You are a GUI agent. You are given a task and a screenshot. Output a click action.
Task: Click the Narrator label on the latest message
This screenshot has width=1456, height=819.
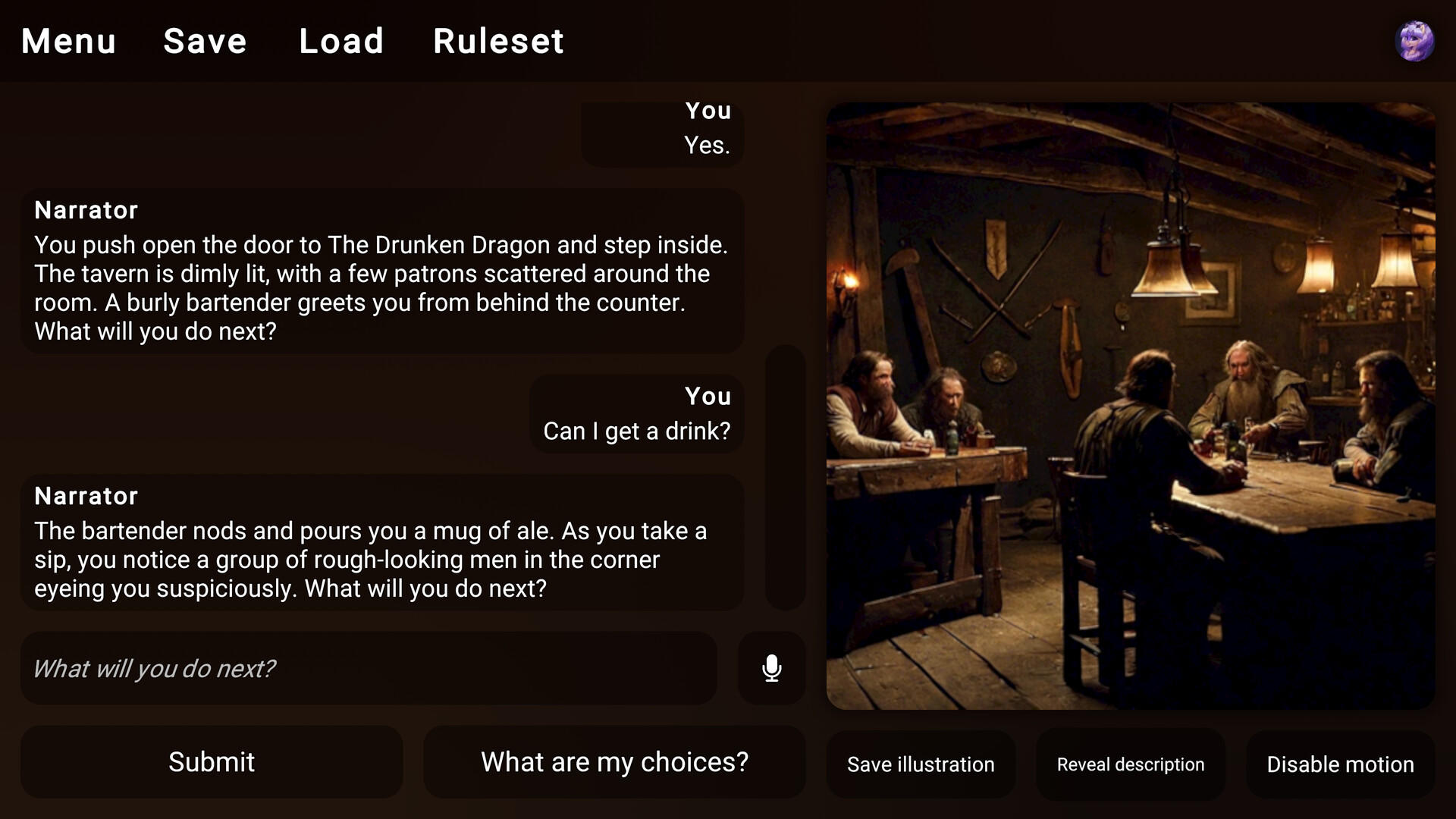point(86,496)
